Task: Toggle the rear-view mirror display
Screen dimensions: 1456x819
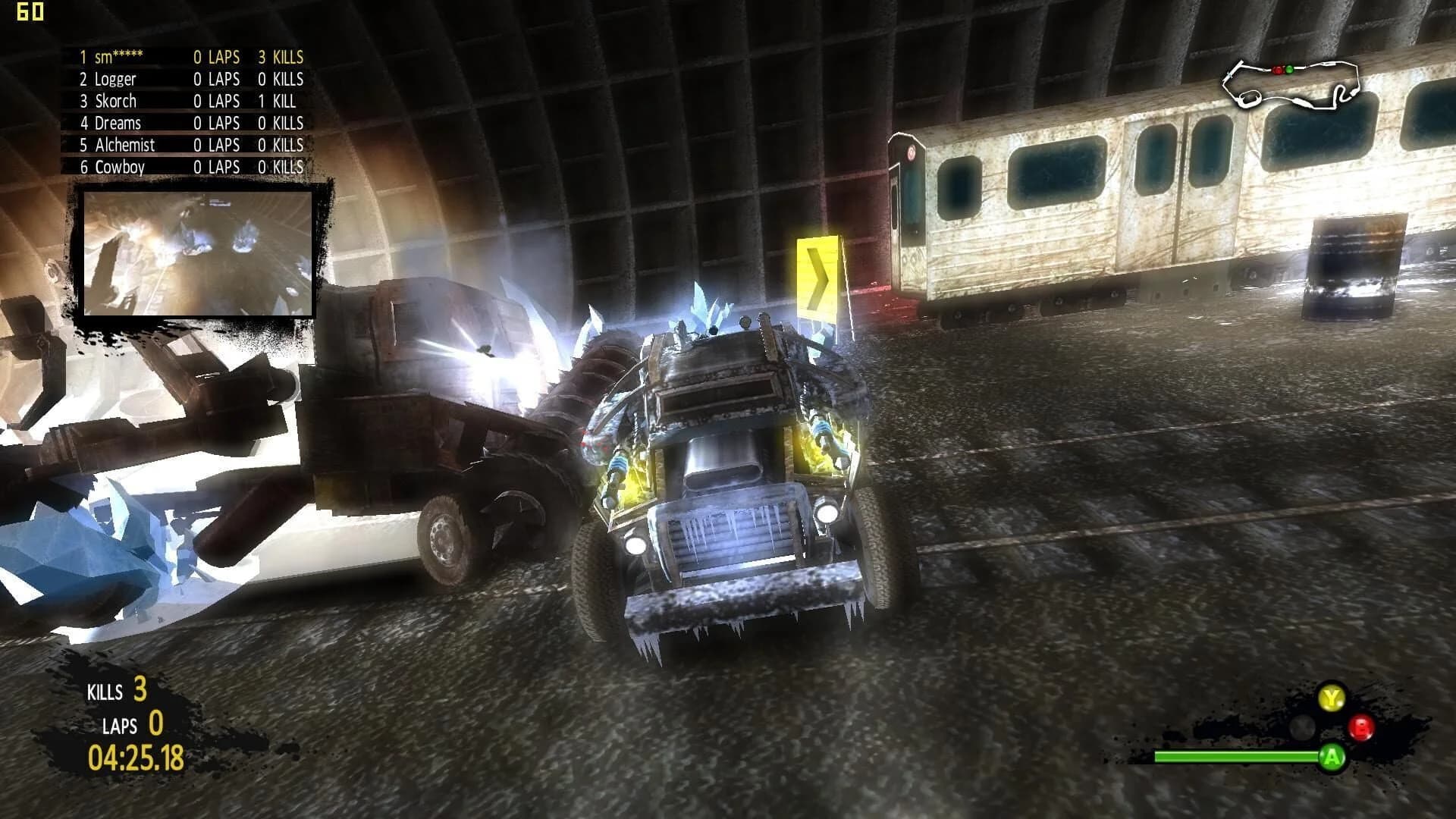Action: pyautogui.click(x=199, y=253)
